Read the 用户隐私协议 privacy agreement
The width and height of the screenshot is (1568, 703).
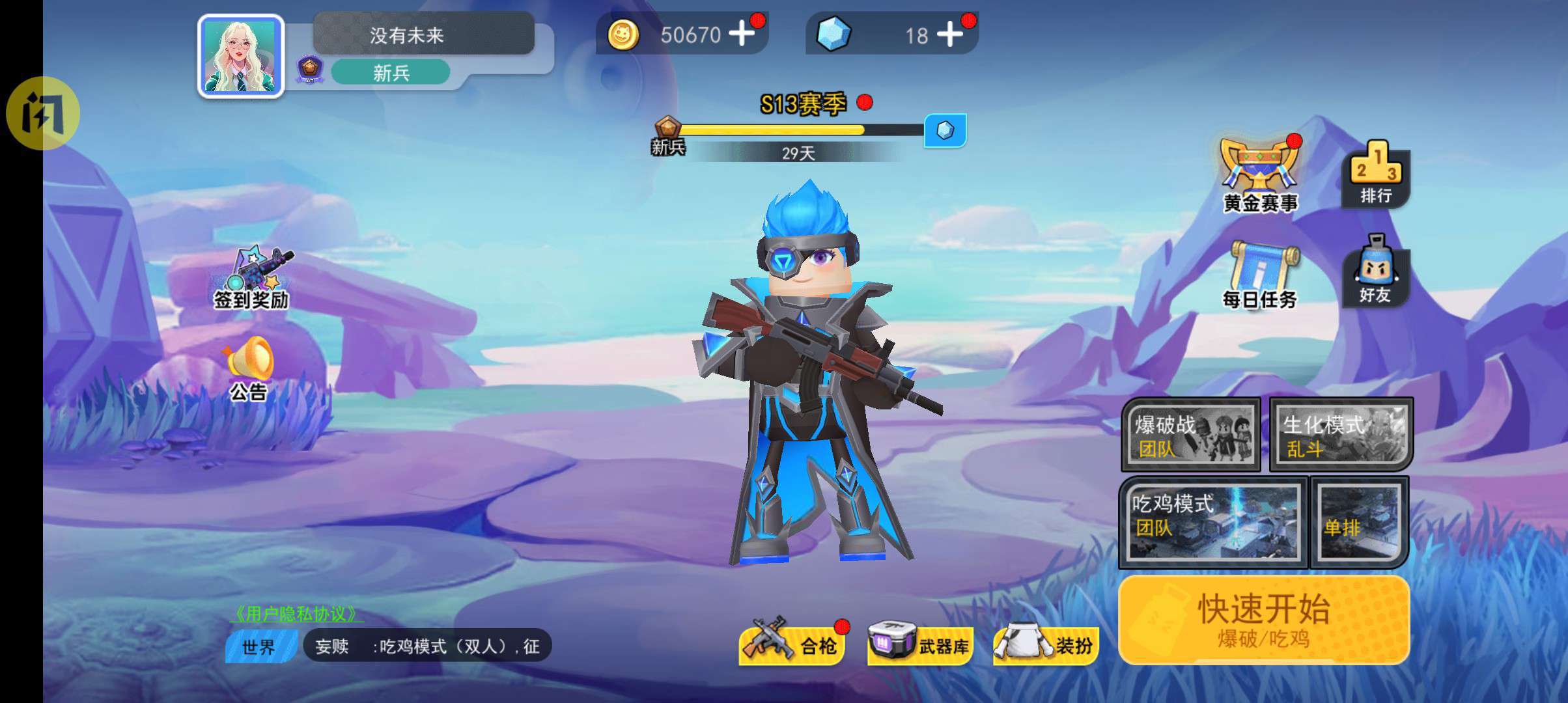(296, 613)
